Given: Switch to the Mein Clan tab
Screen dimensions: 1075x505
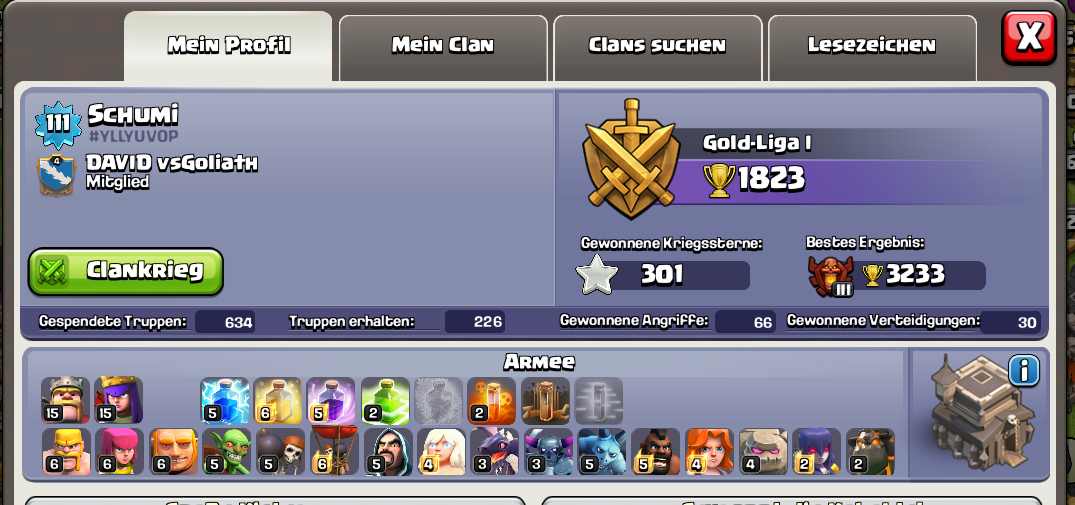Looking at the screenshot, I should pos(443,45).
